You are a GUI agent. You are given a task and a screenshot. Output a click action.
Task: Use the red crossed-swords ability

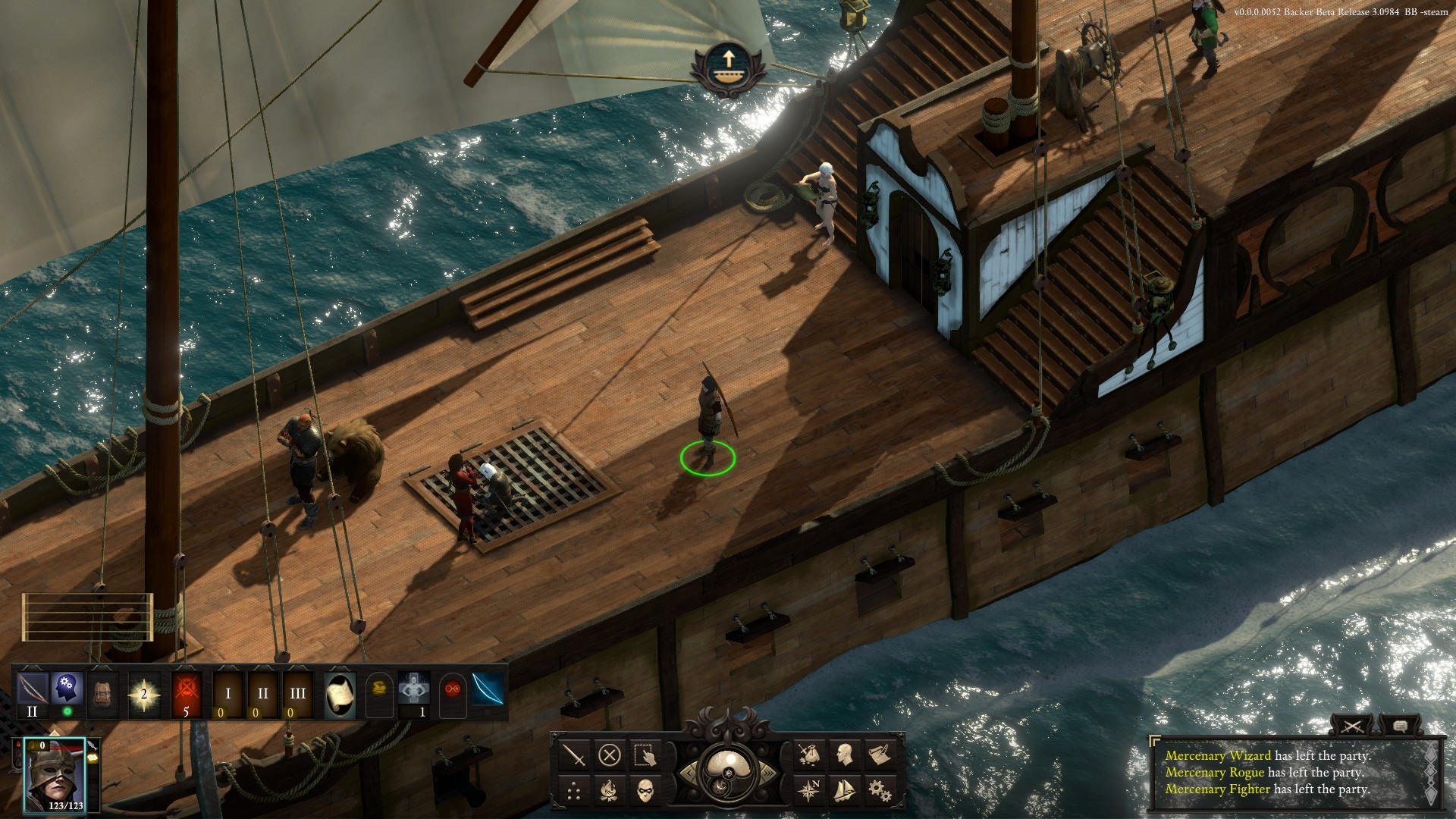pos(186,690)
